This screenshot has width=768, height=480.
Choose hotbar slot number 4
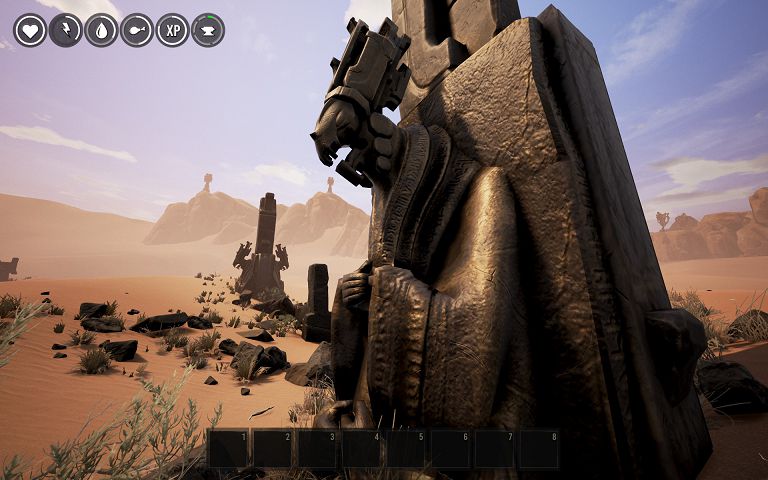coord(361,449)
